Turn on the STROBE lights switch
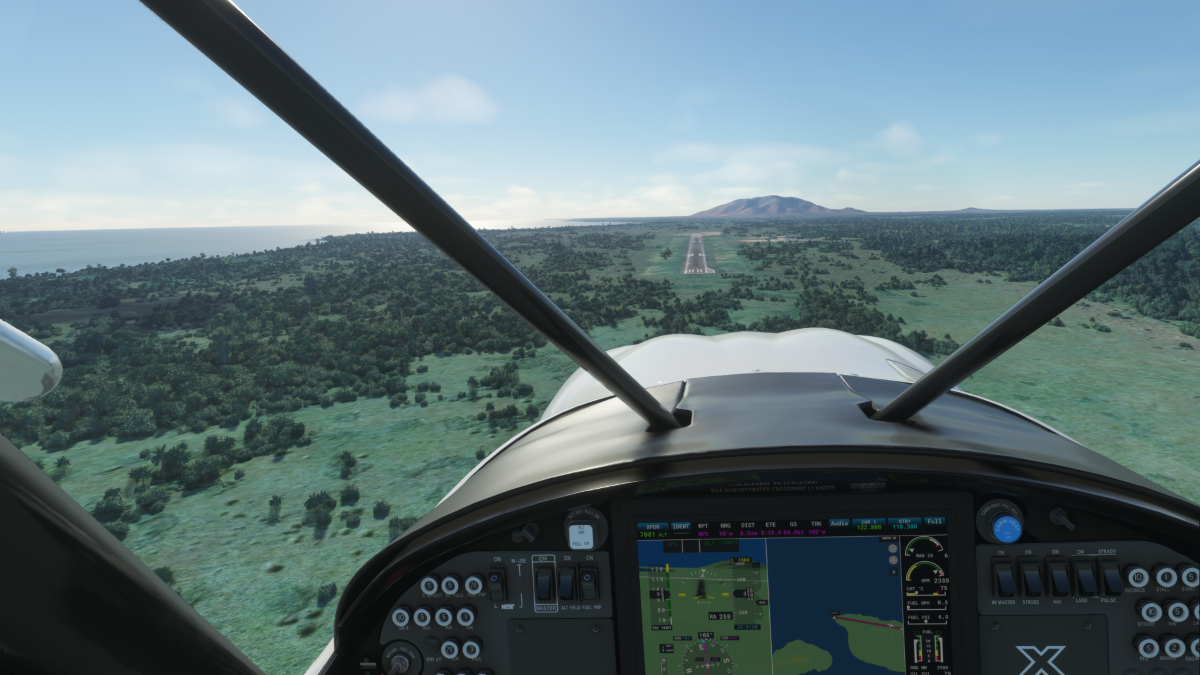This screenshot has width=1200, height=675. click(x=1031, y=578)
